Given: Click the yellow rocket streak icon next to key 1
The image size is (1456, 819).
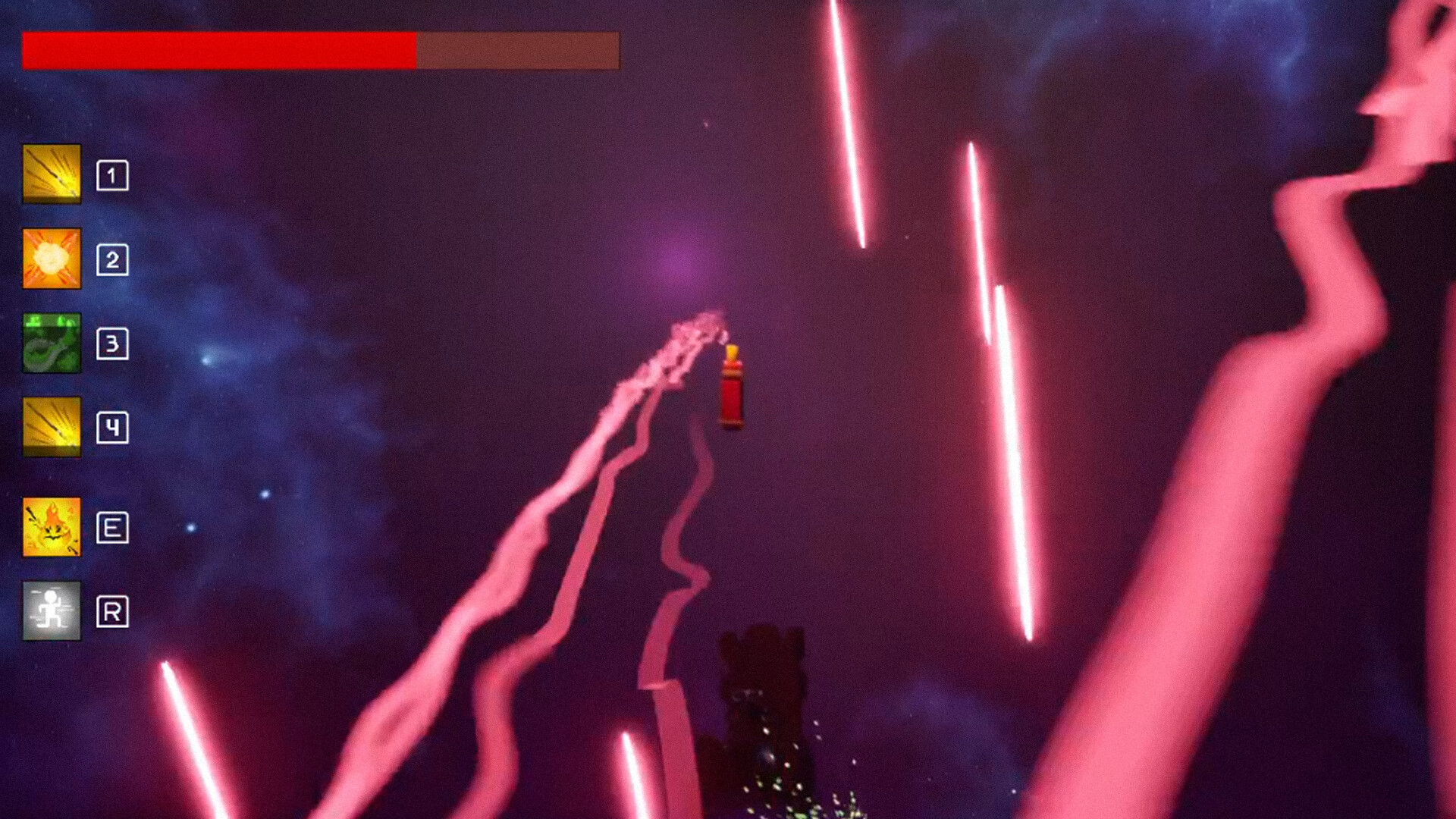Looking at the screenshot, I should pyautogui.click(x=51, y=174).
